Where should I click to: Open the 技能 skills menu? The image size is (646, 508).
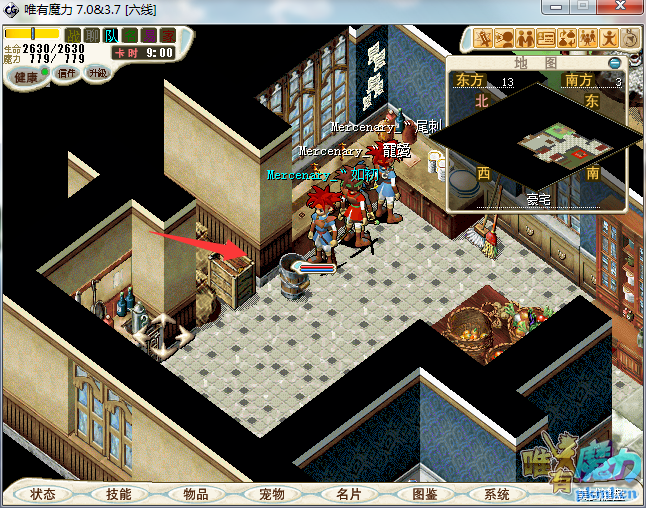[119, 494]
